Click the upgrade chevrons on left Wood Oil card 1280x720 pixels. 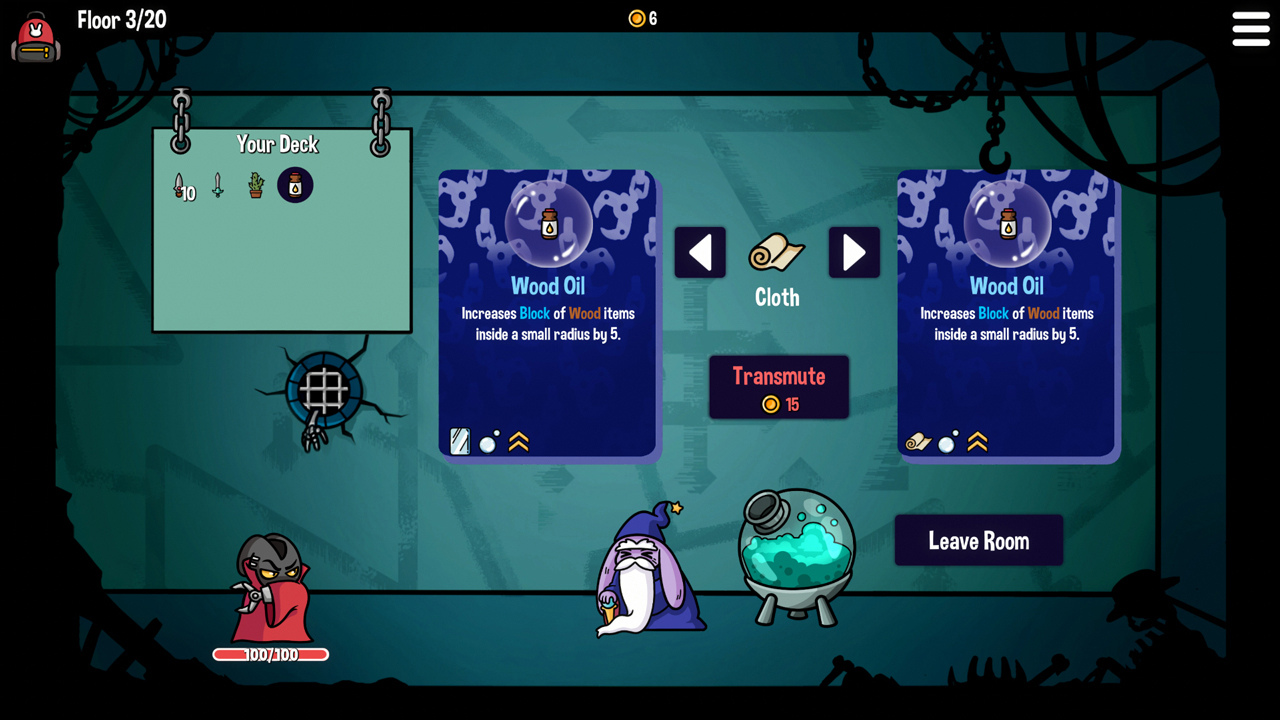(x=518, y=441)
